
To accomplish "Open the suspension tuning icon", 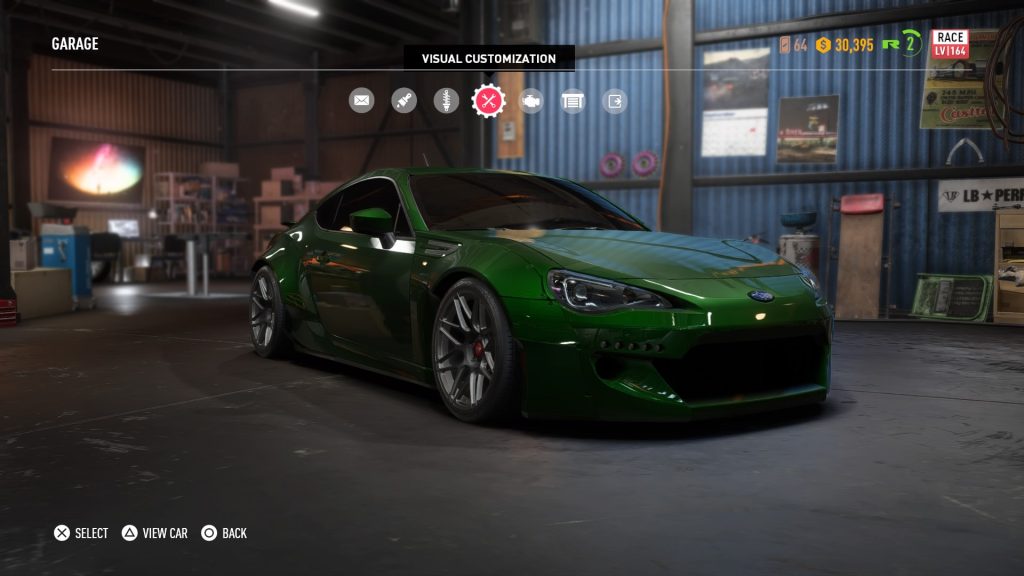I will coord(446,100).
